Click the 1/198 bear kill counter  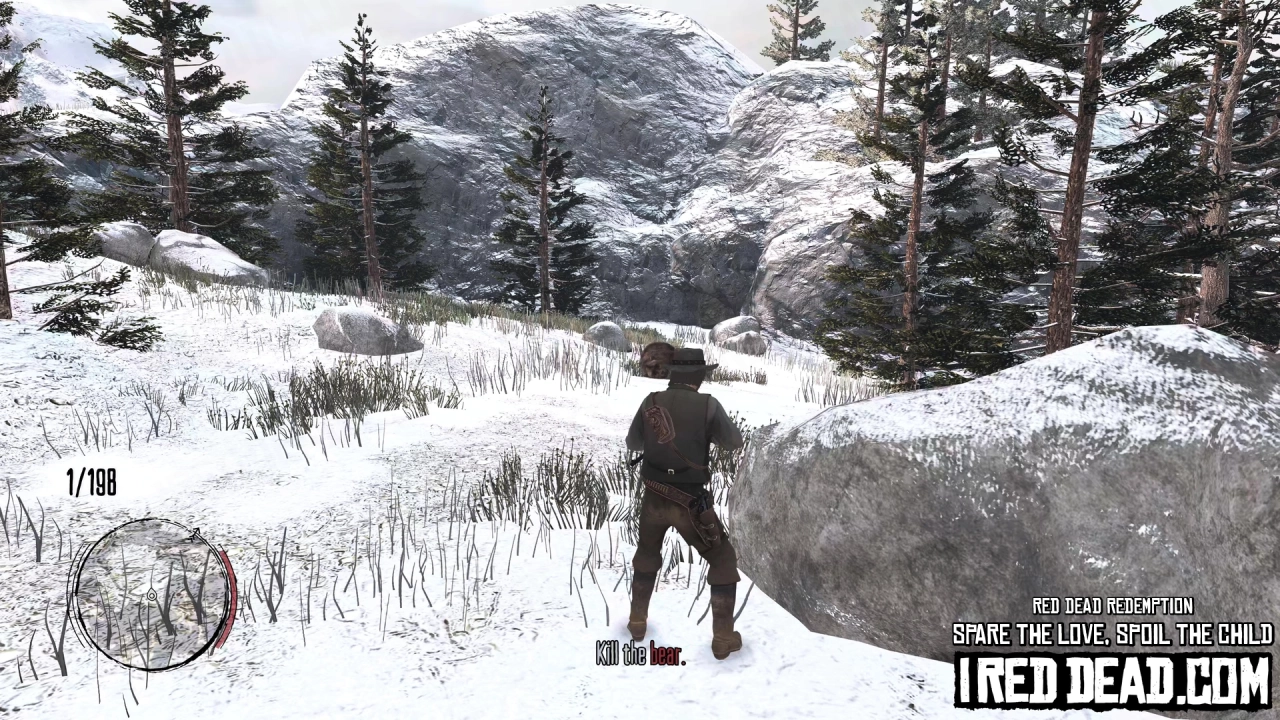coord(90,480)
